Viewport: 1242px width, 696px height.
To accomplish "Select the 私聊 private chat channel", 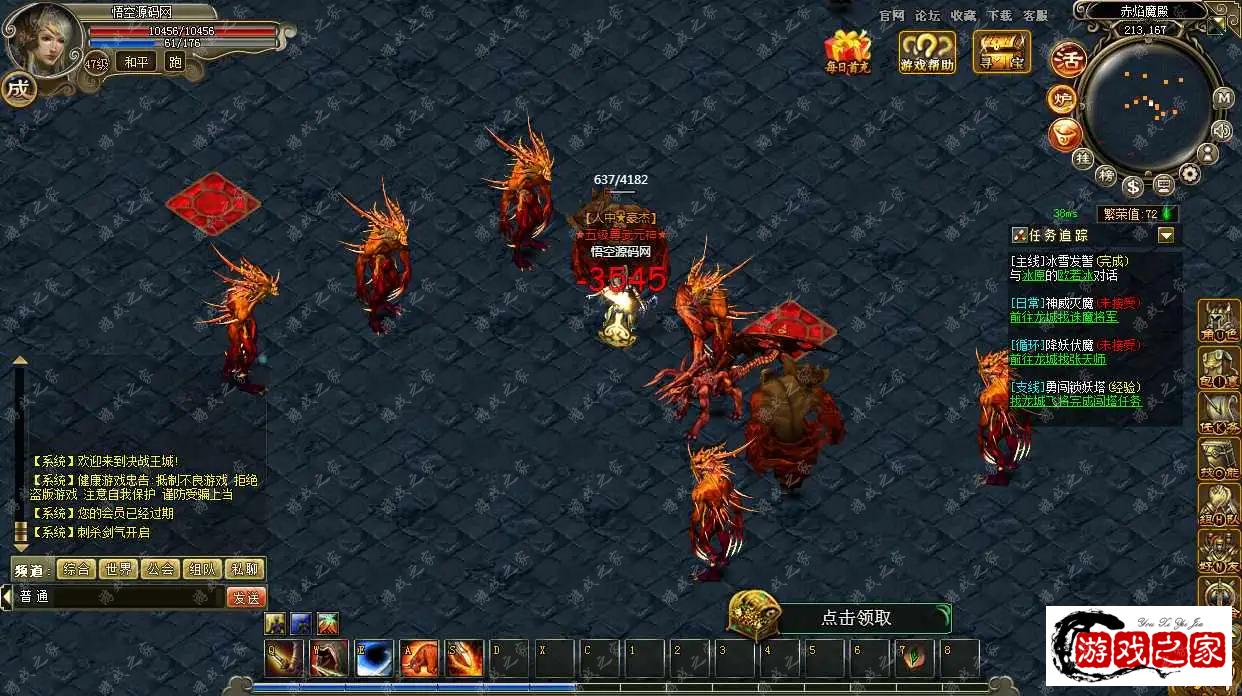I will [245, 569].
